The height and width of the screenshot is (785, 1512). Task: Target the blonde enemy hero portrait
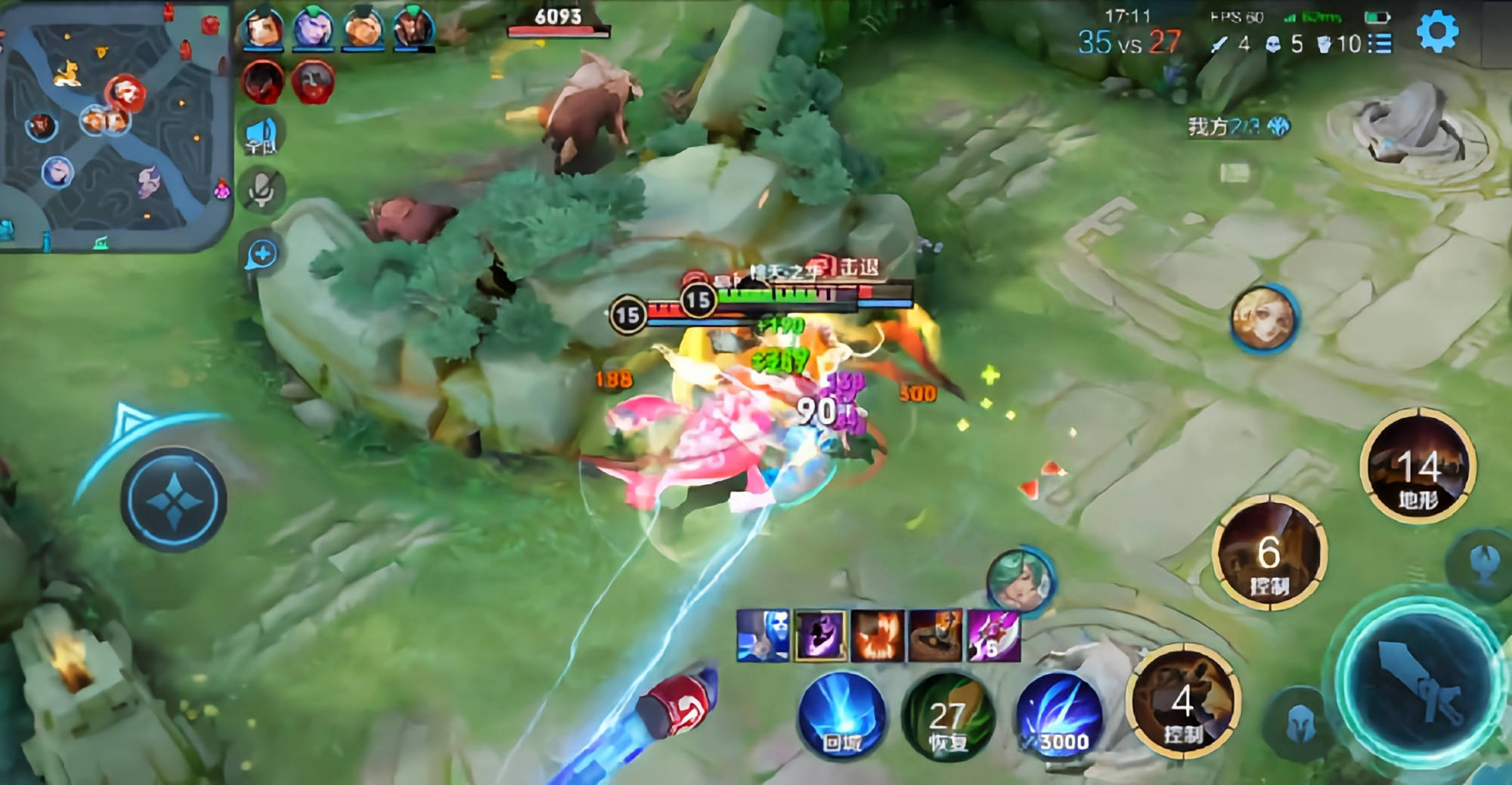[1264, 318]
